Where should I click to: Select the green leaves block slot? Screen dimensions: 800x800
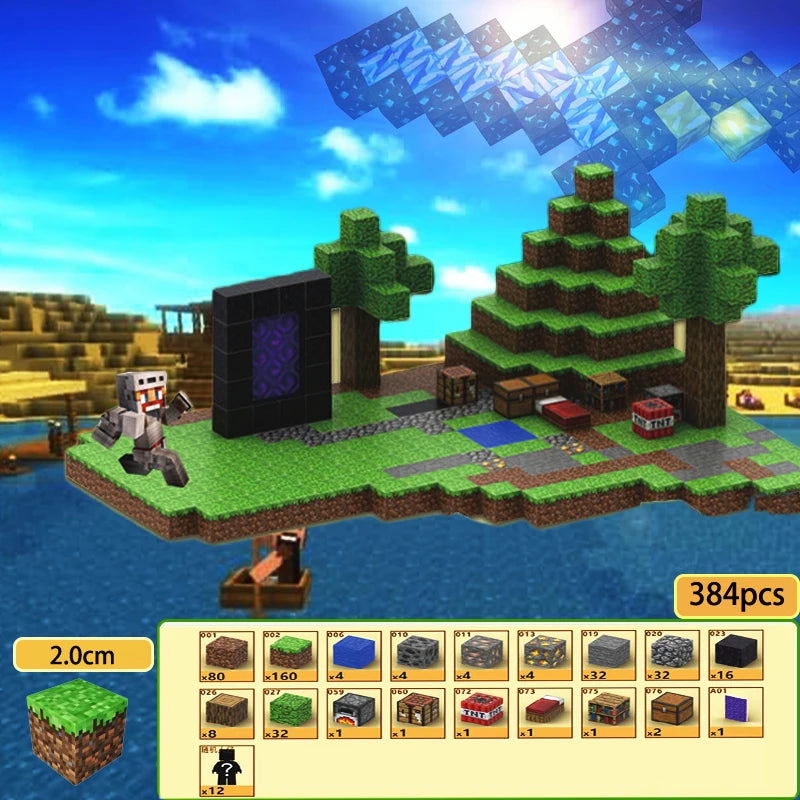click(x=290, y=711)
